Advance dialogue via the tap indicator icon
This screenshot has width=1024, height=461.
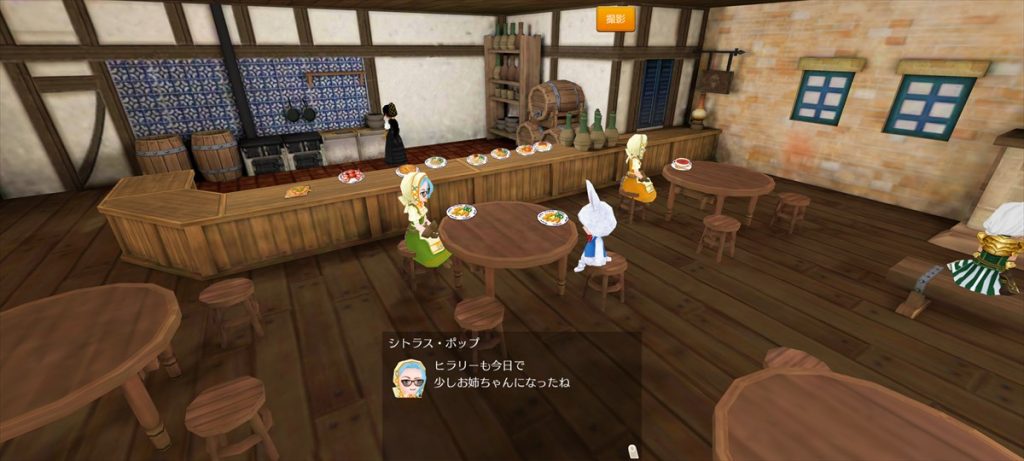pos(631,451)
